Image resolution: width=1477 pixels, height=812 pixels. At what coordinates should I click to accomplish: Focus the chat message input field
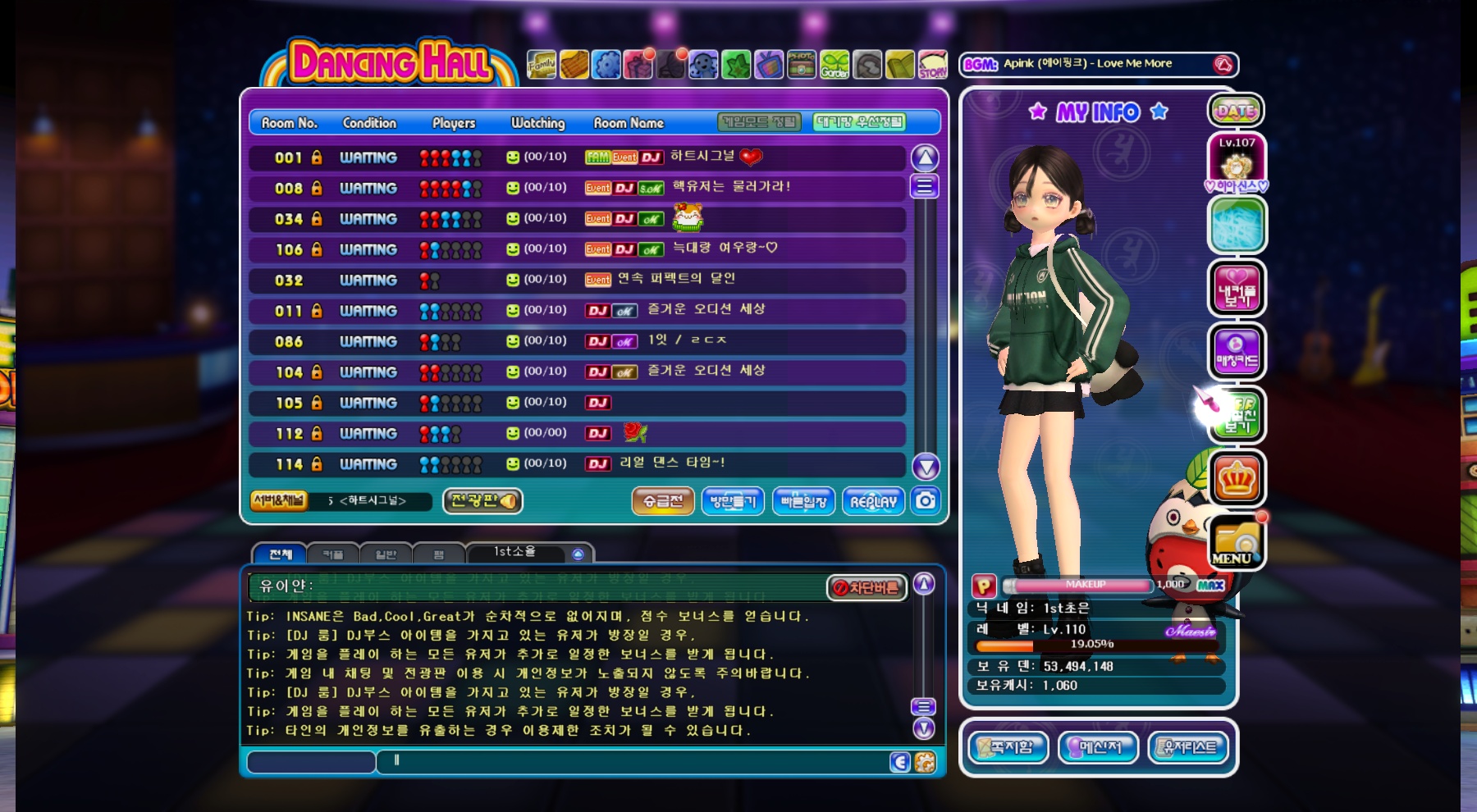point(632,762)
